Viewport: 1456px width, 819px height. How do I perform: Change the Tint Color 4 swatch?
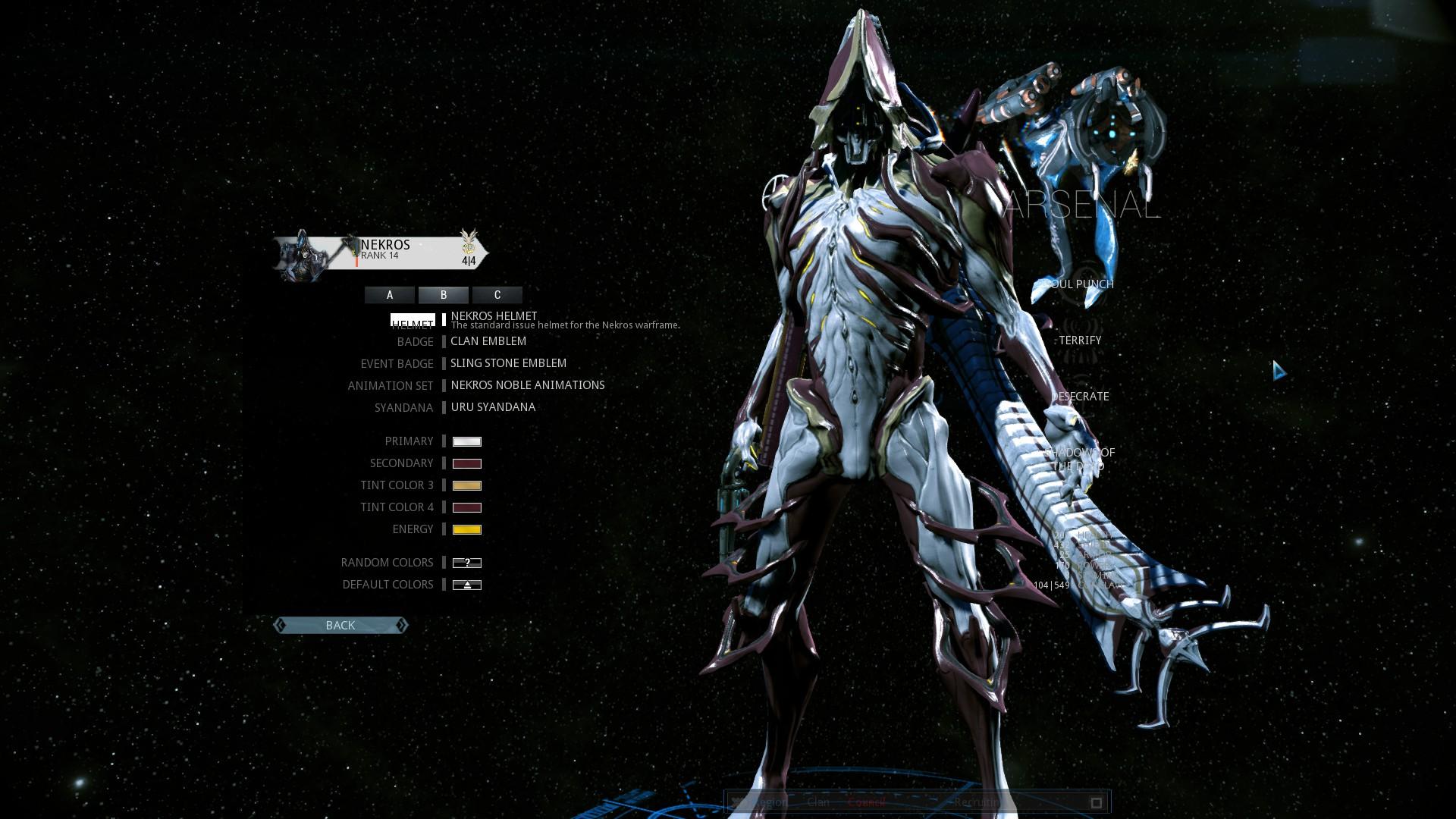(467, 507)
